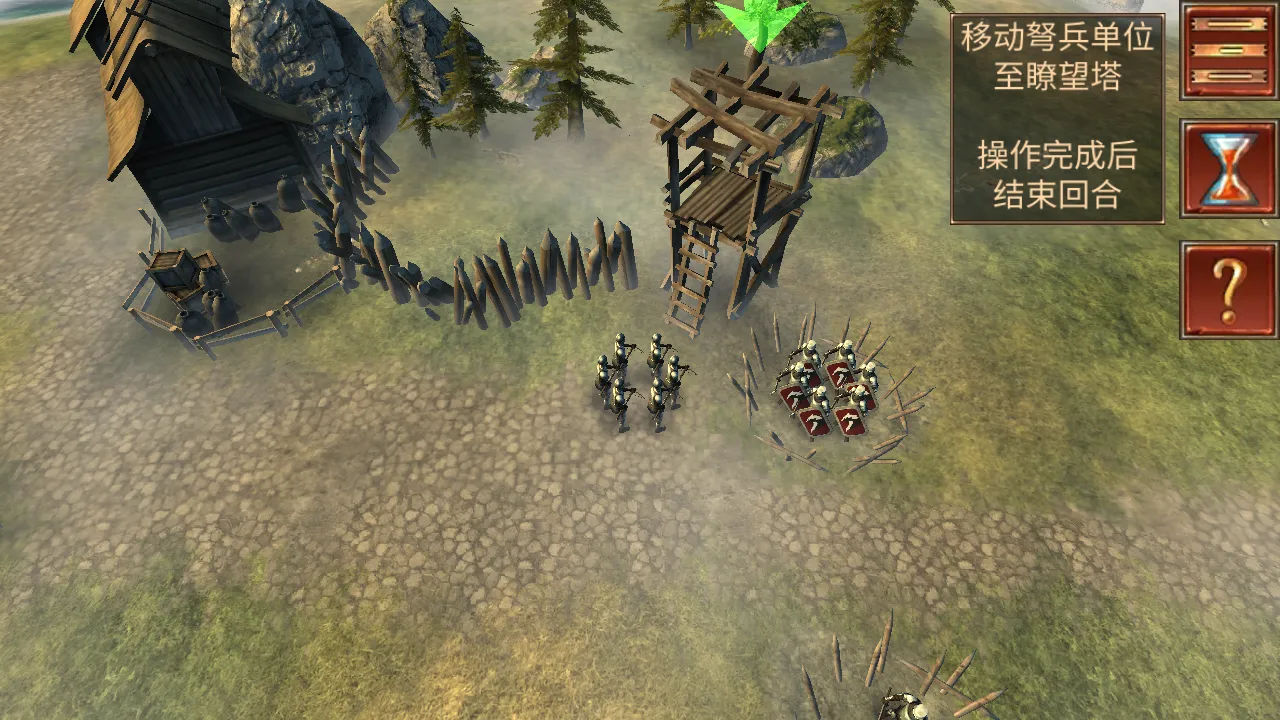End the turn with the hourglass button
This screenshot has width=1280, height=720.
pos(1228,168)
